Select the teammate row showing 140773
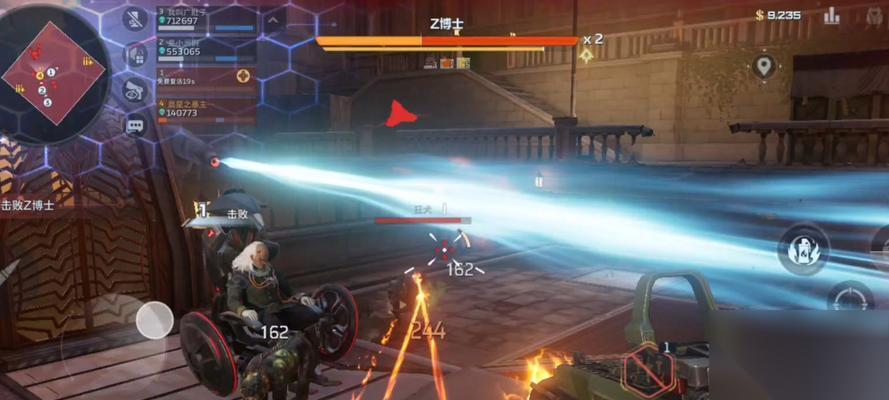Viewport: 889px width, 400px height. 205,109
